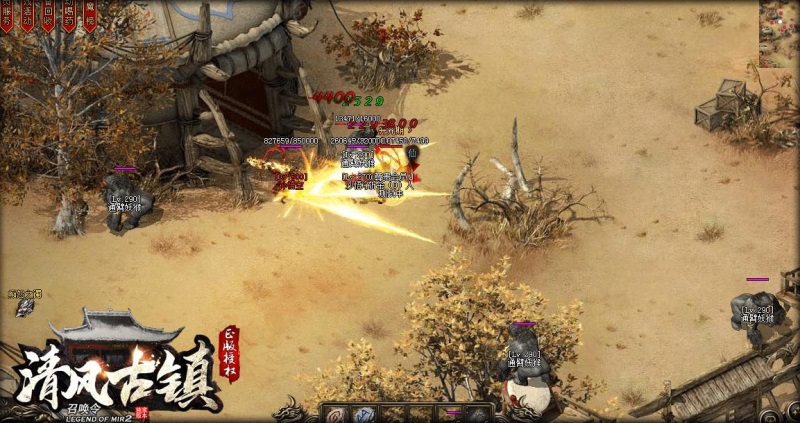Image resolution: width=800 pixels, height=423 pixels.
Task: Open the minimap in the corner
Action: coord(779,33)
